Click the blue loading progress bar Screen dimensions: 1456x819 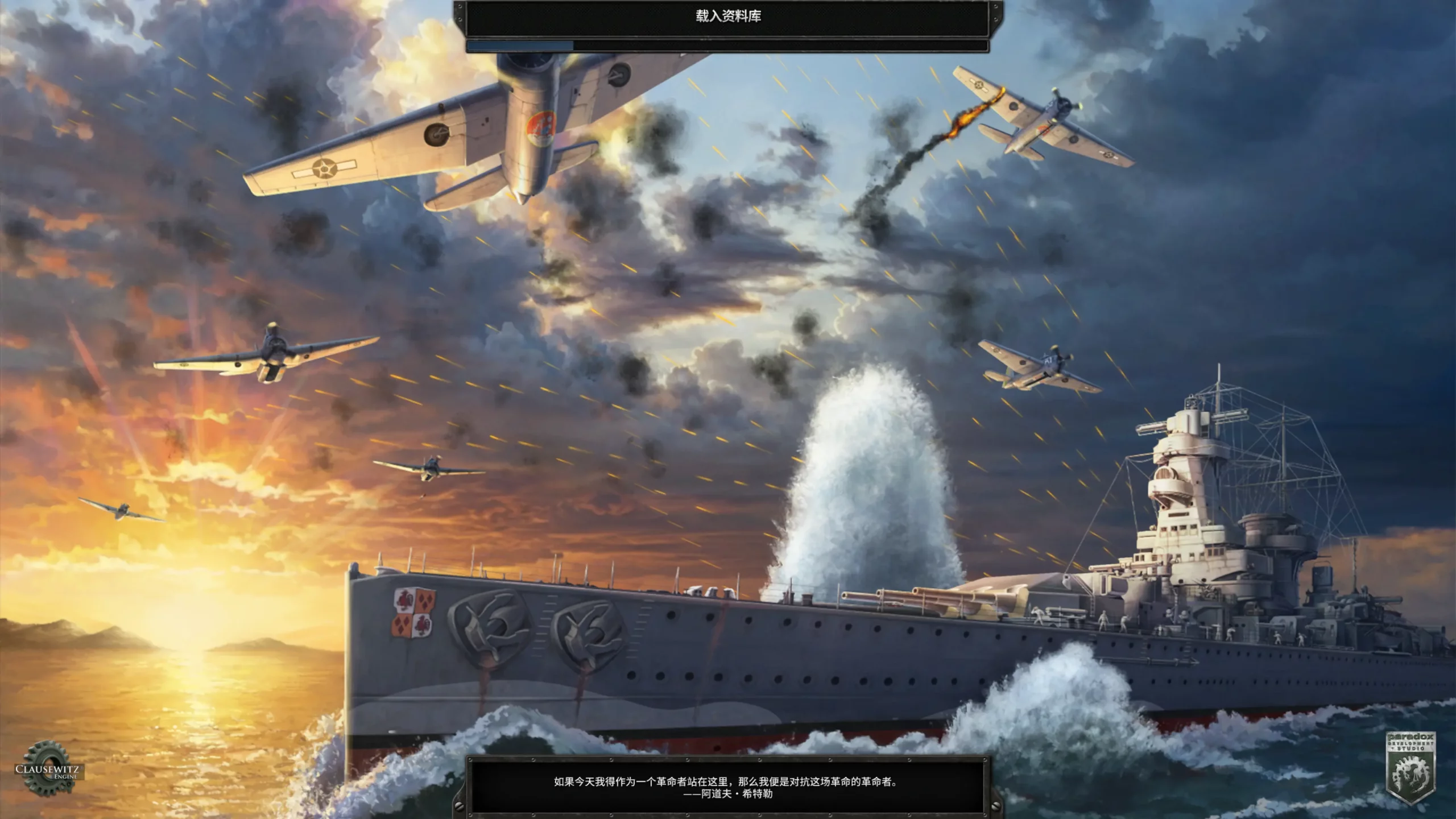tap(520, 44)
